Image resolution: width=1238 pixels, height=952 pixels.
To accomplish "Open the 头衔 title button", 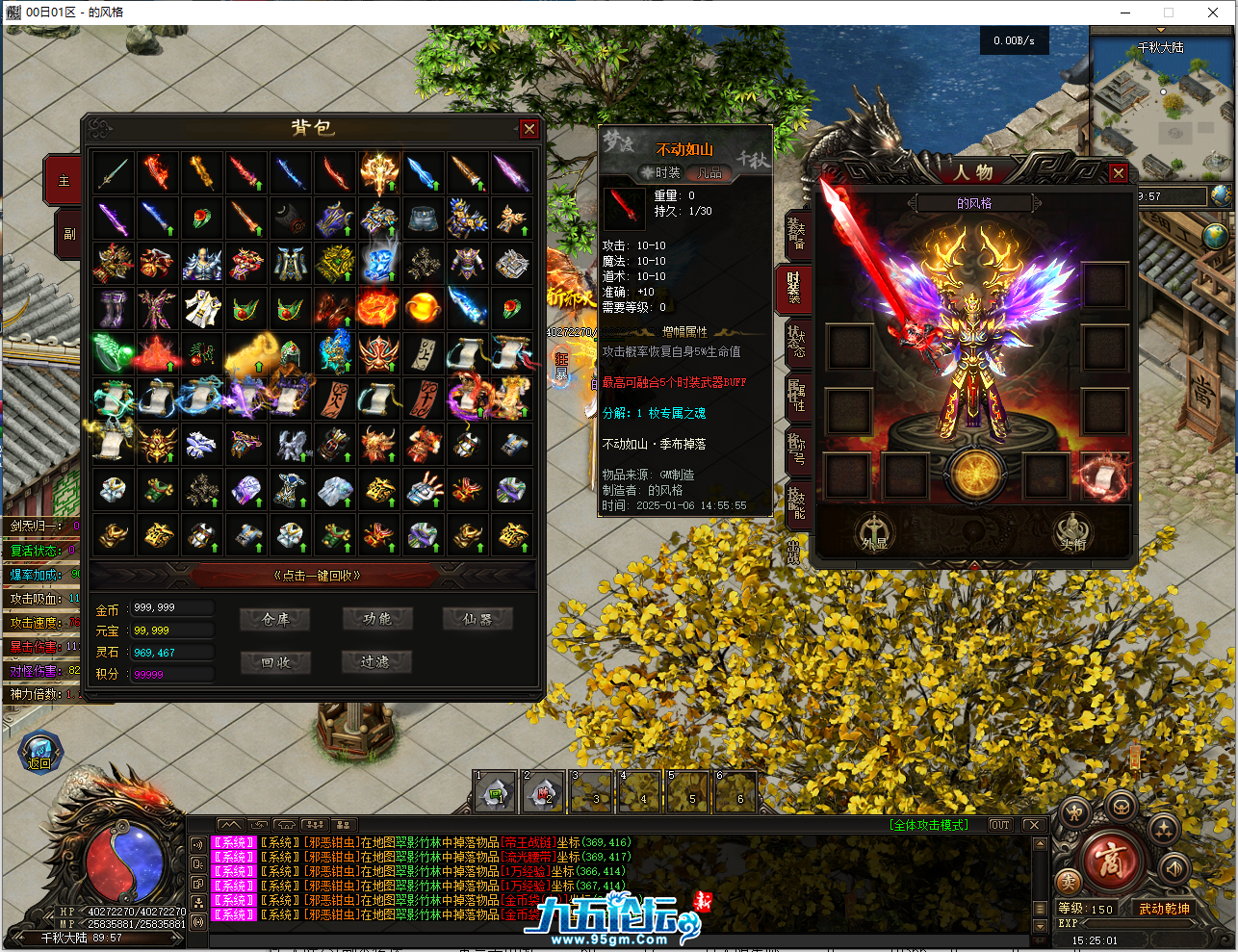I will point(1072,532).
